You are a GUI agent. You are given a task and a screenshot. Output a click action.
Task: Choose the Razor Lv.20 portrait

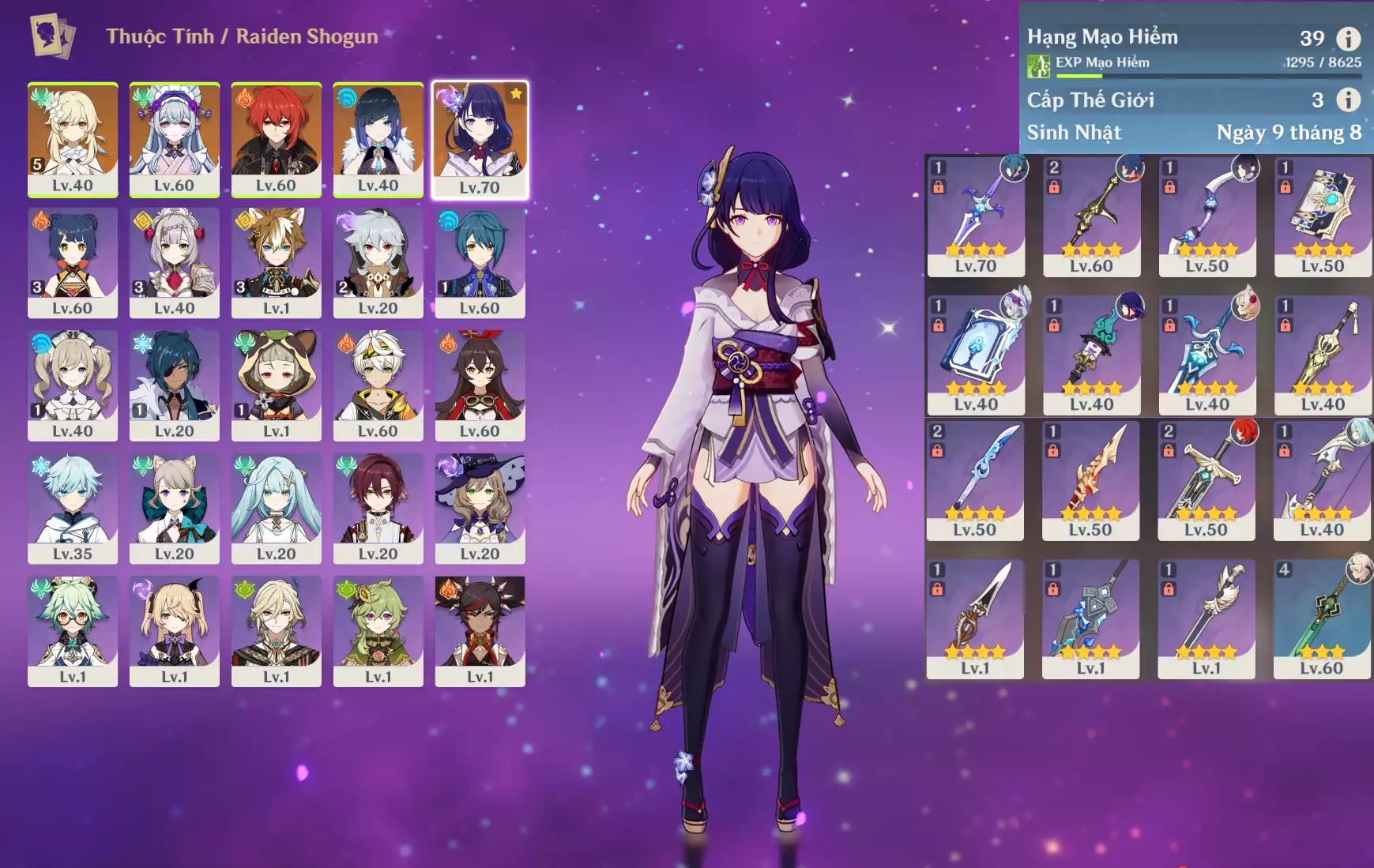pyautogui.click(x=378, y=262)
